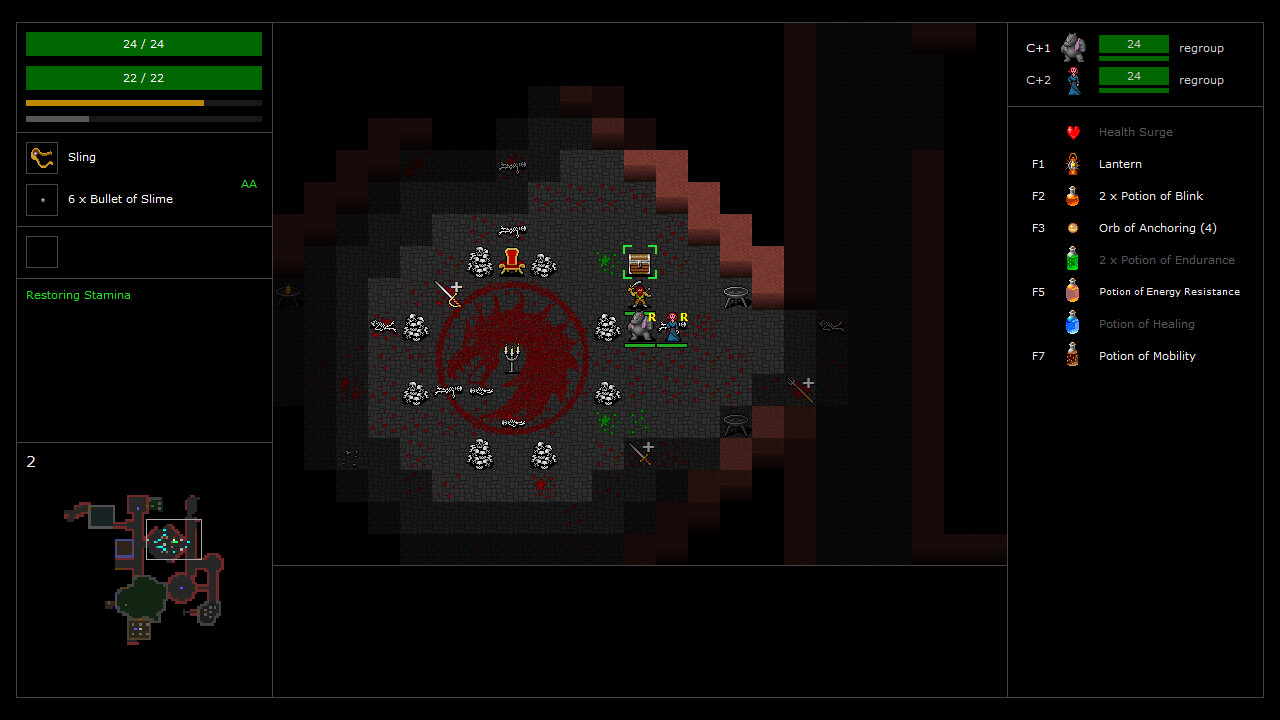The image size is (1280, 720).
Task: Click the Potion of Endurance icon
Action: click(x=1071, y=259)
